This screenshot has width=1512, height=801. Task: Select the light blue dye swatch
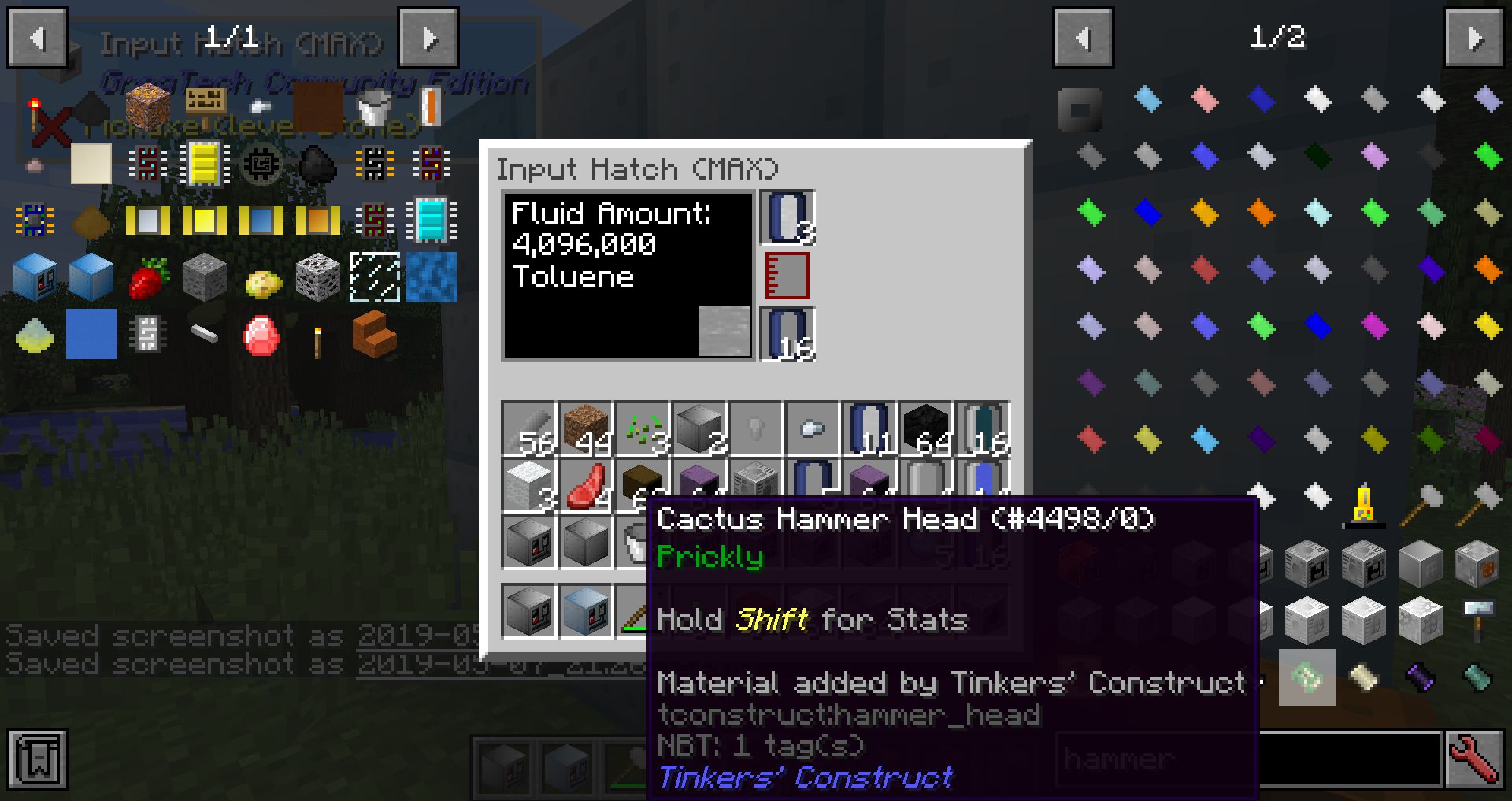click(1147, 100)
